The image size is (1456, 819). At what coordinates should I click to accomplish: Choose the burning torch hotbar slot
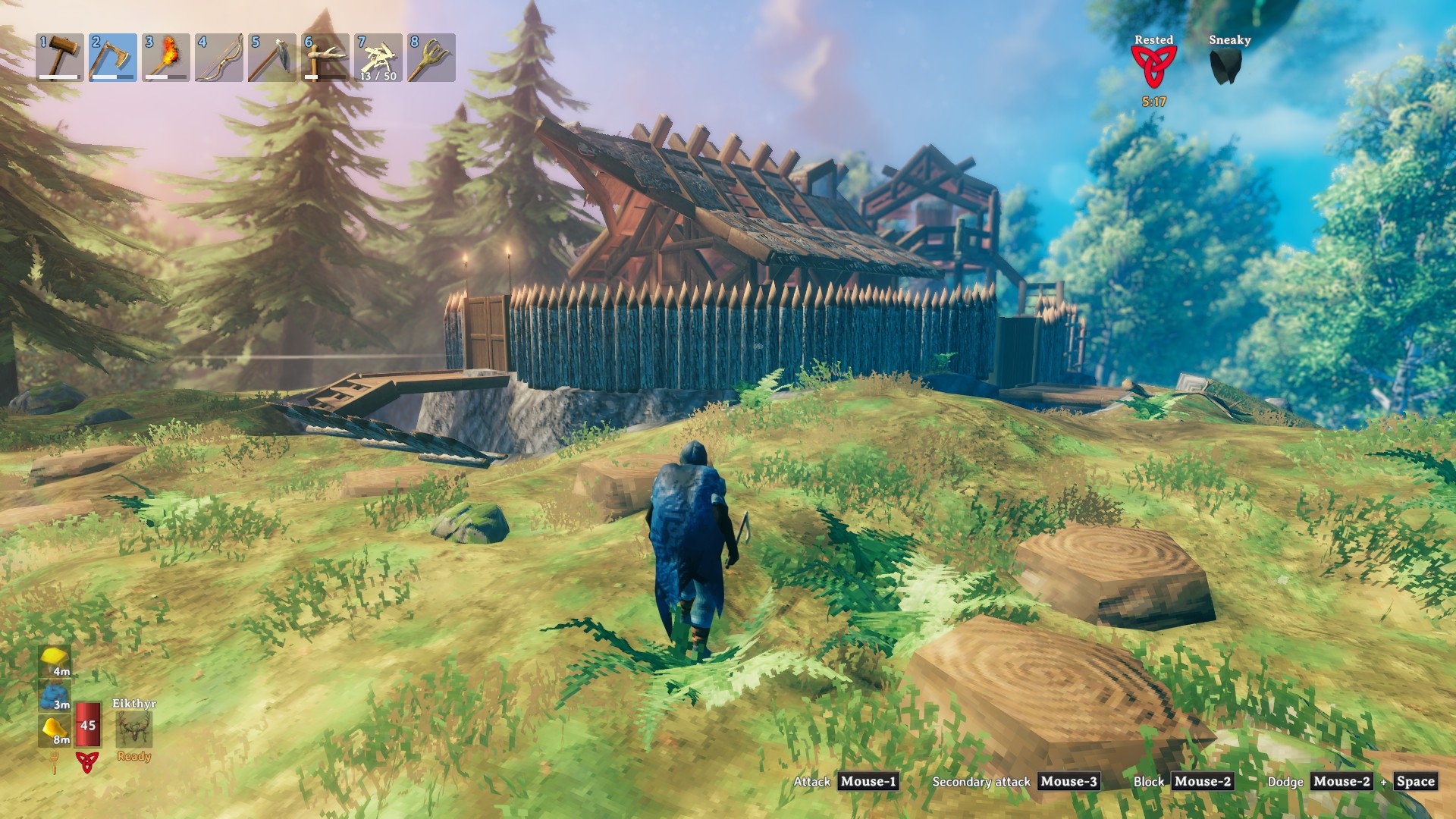[x=166, y=58]
